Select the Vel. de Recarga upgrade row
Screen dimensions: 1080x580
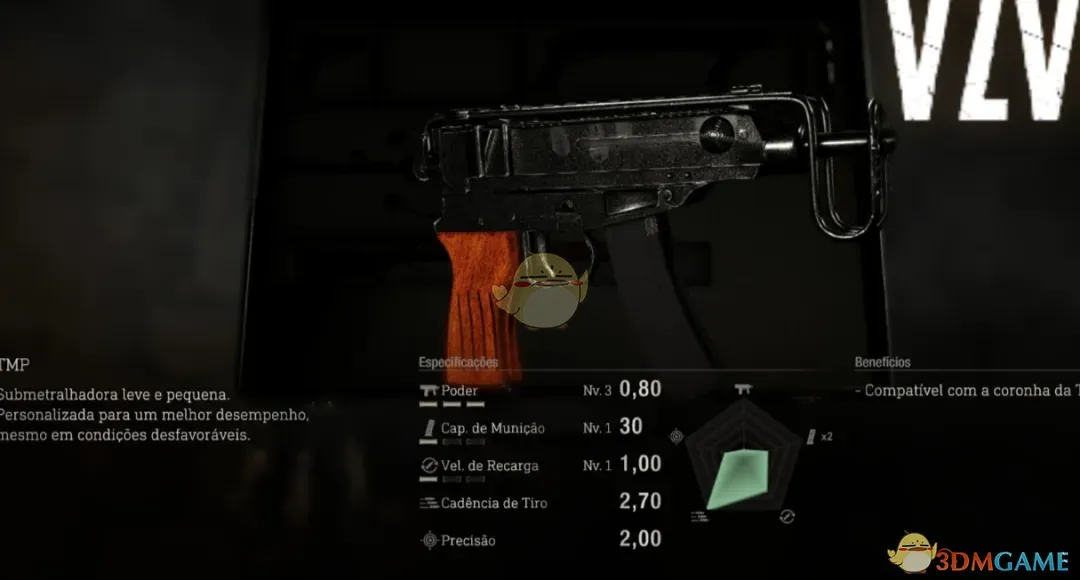point(540,465)
